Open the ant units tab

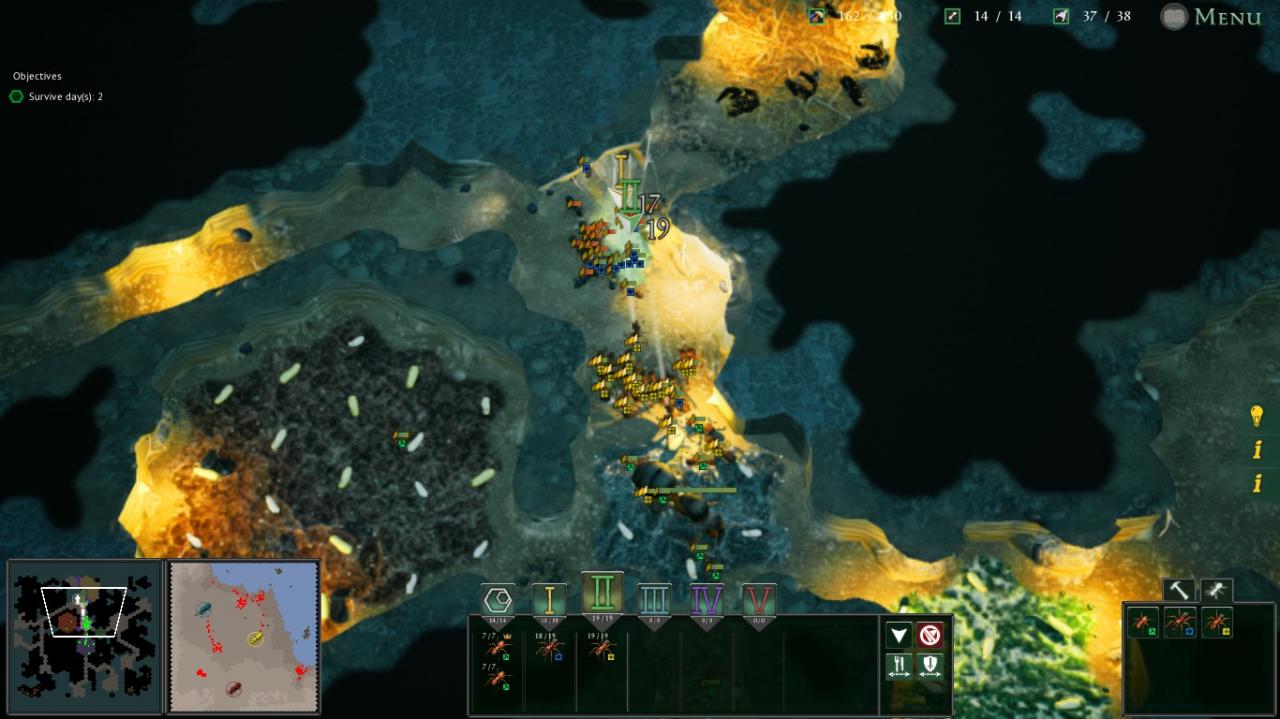[1216, 591]
